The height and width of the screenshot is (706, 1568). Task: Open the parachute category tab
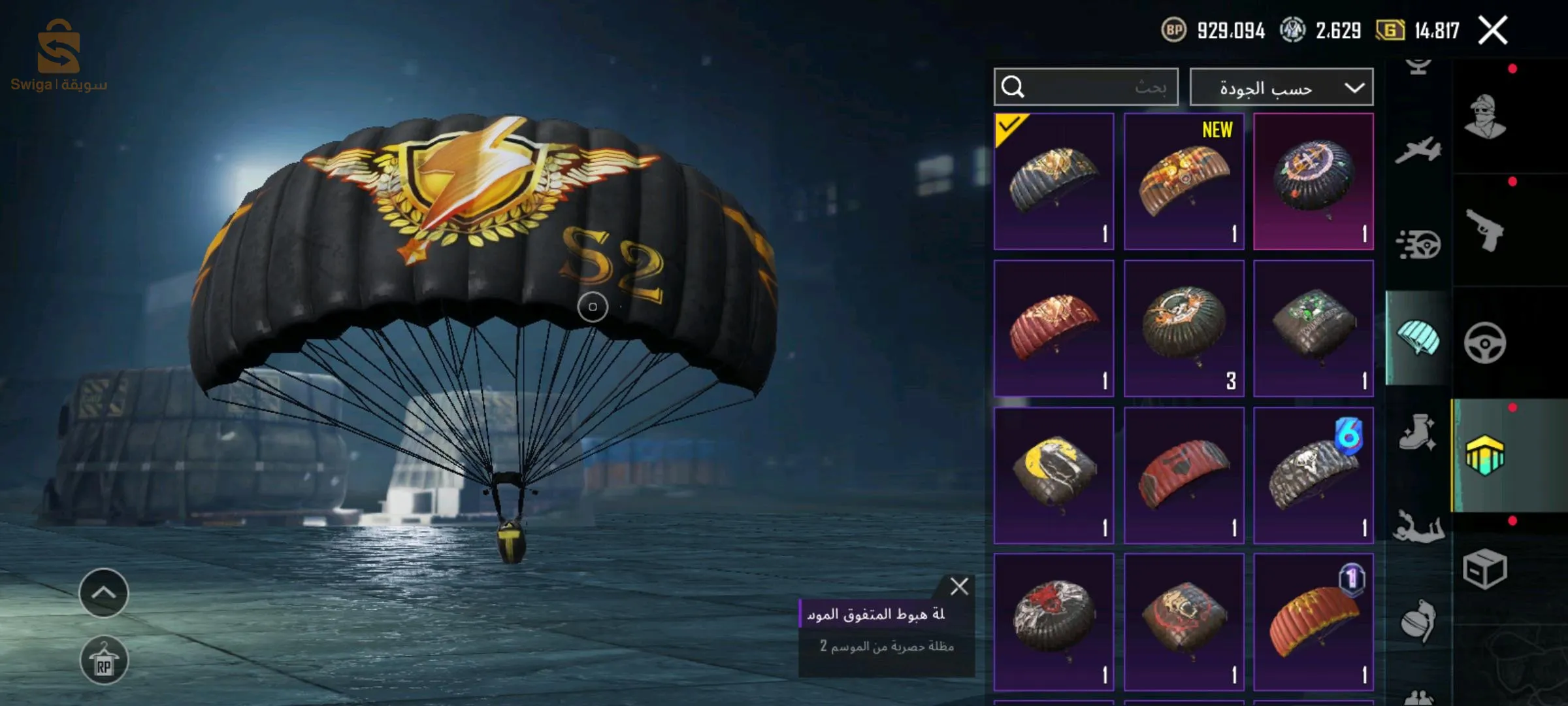pos(1418,338)
